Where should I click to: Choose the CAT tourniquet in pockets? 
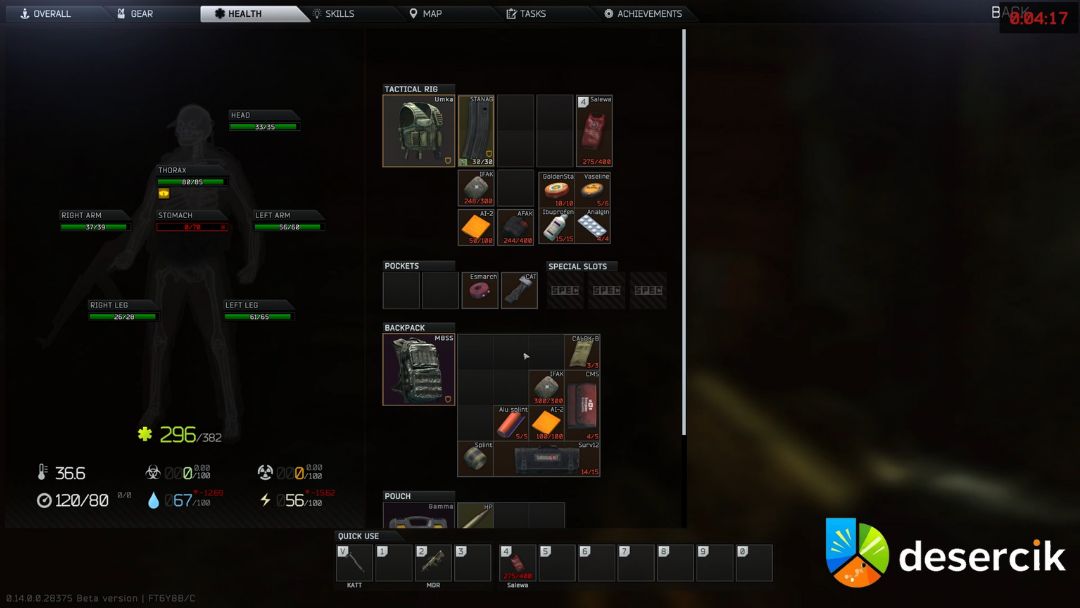pyautogui.click(x=519, y=290)
